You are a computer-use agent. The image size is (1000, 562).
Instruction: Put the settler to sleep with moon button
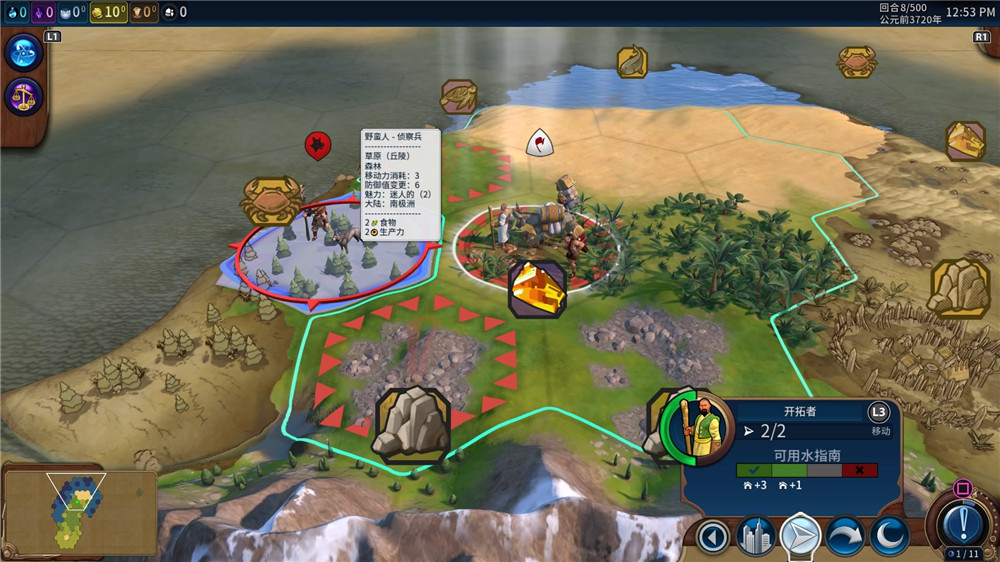(888, 538)
